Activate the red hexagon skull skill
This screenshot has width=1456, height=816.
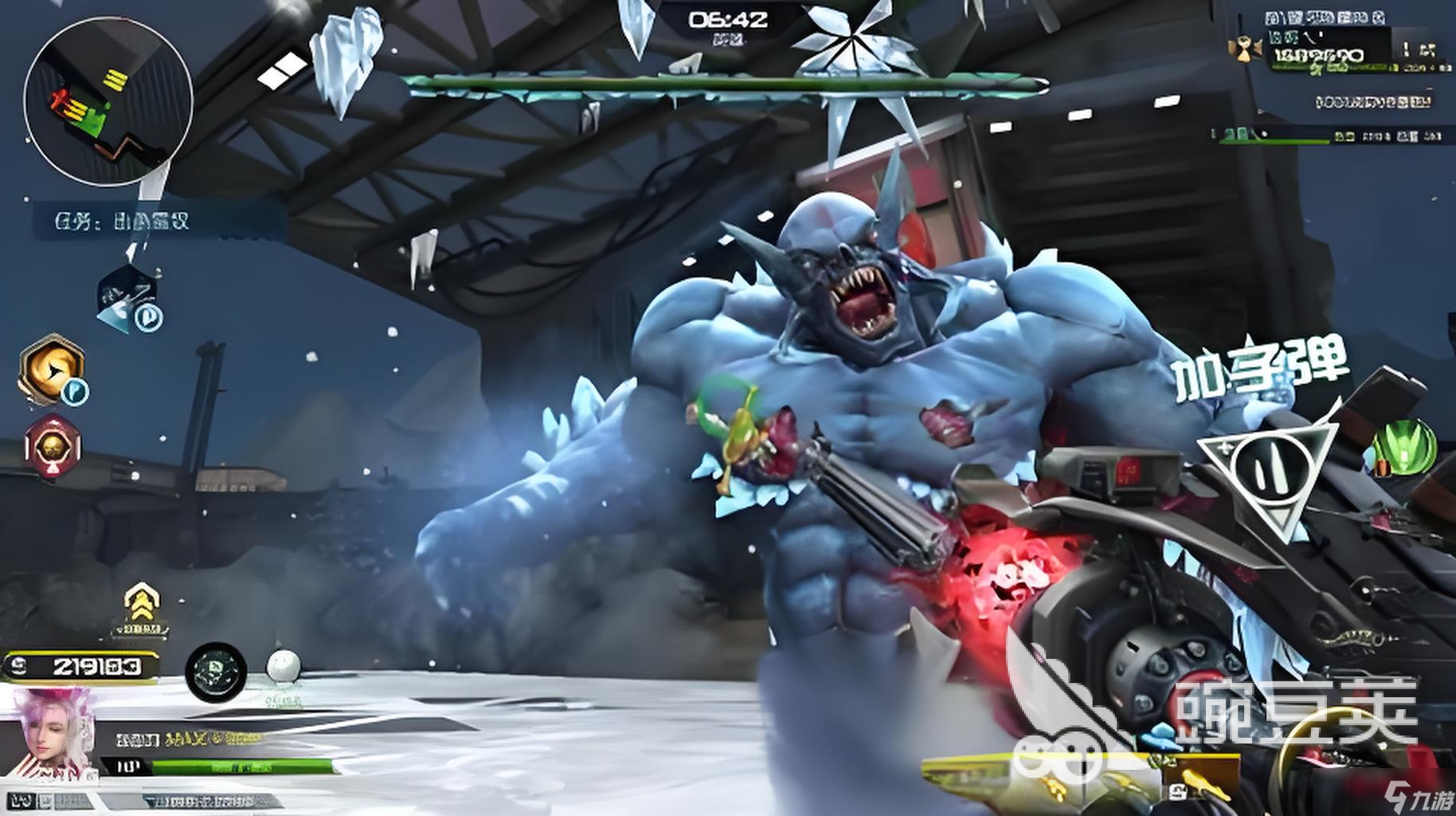point(53,447)
